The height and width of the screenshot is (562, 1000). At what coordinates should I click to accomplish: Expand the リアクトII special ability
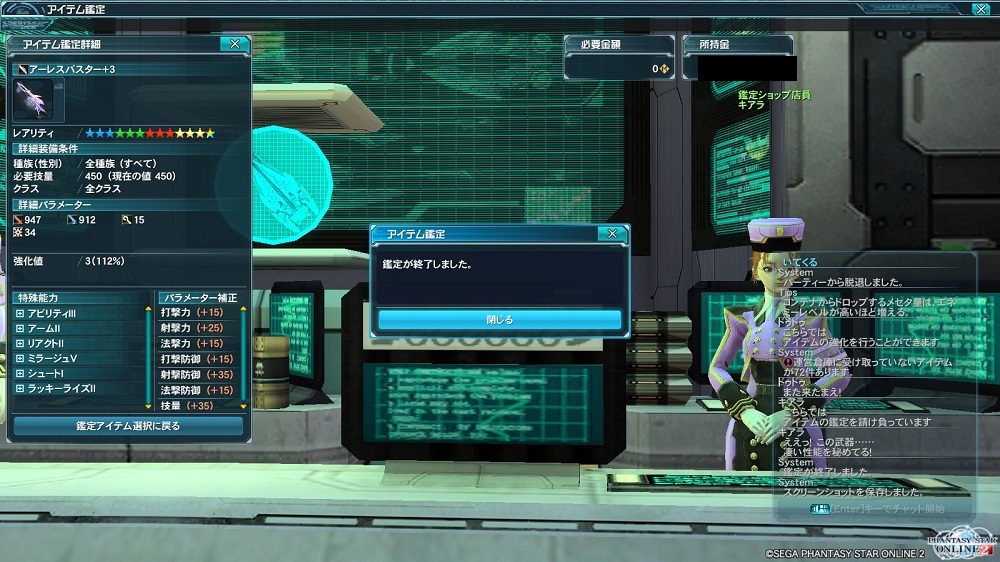click(20, 343)
